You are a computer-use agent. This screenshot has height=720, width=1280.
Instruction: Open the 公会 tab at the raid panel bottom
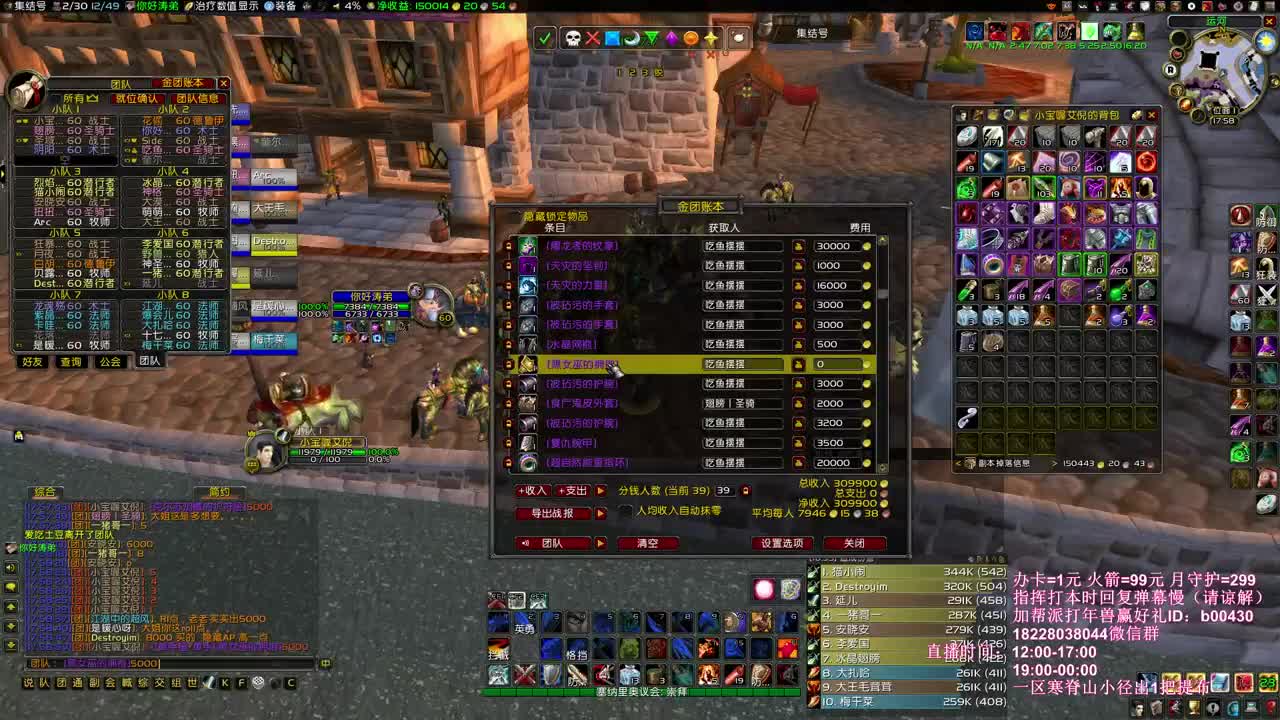click(108, 361)
